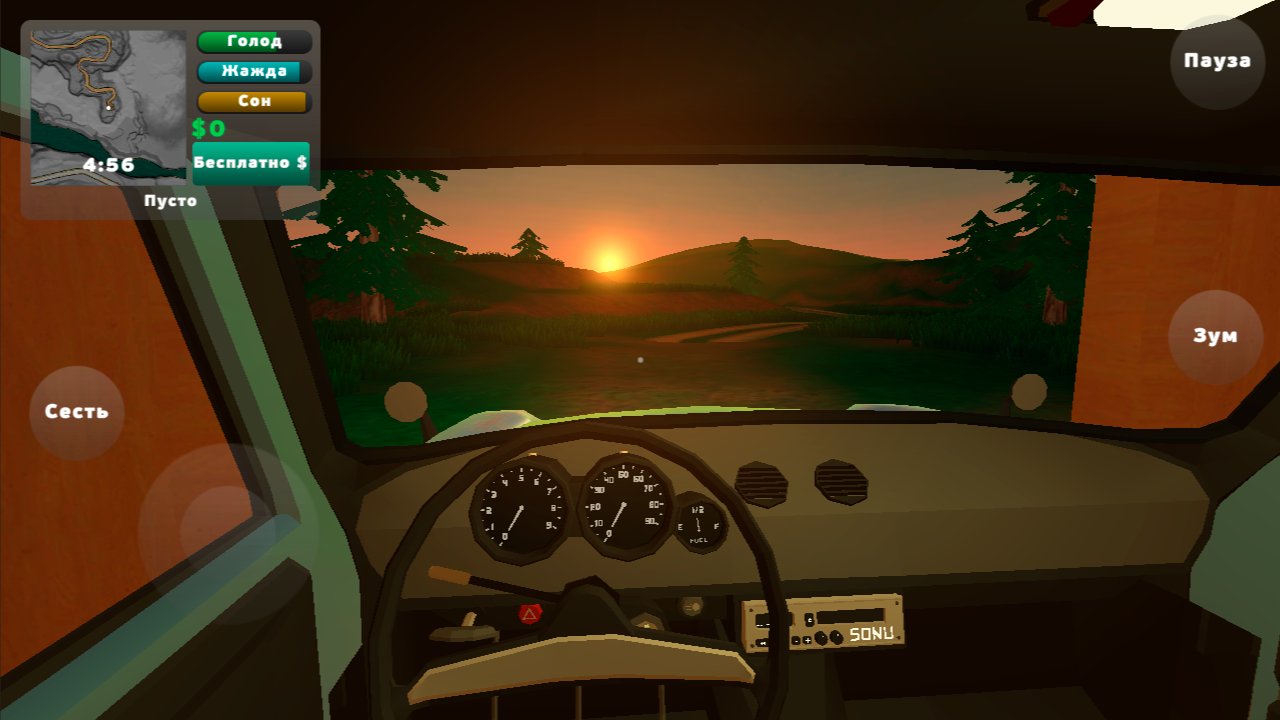
Task: Activate camera zoom with the Зум button
Action: (x=1214, y=336)
